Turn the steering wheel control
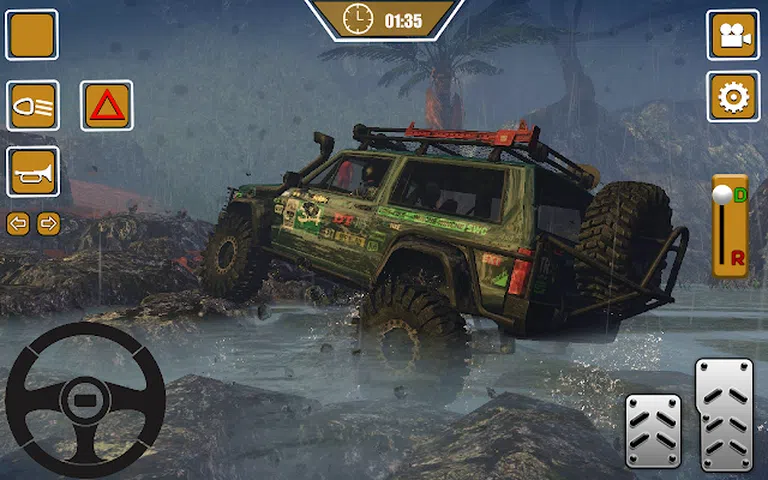The width and height of the screenshot is (768, 480). (85, 400)
